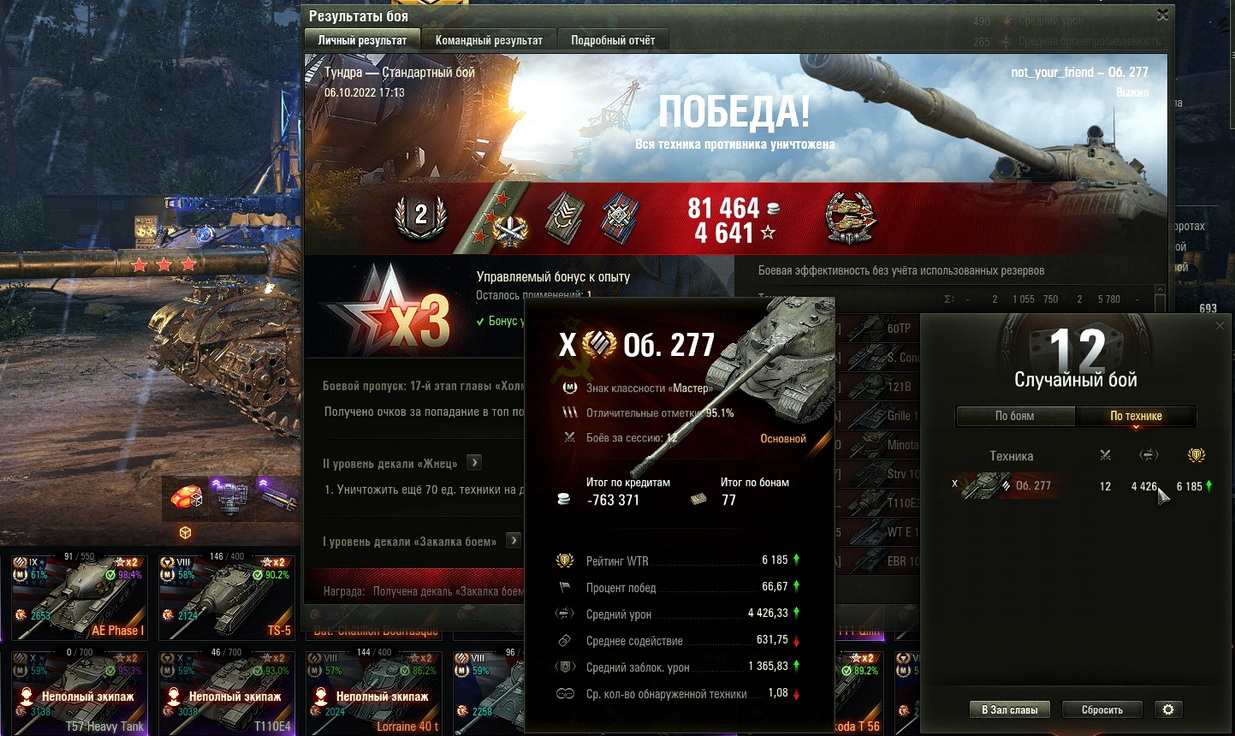The image size is (1235, 736).
Task: Select the Об. 277 row in session list
Action: tap(1080, 486)
